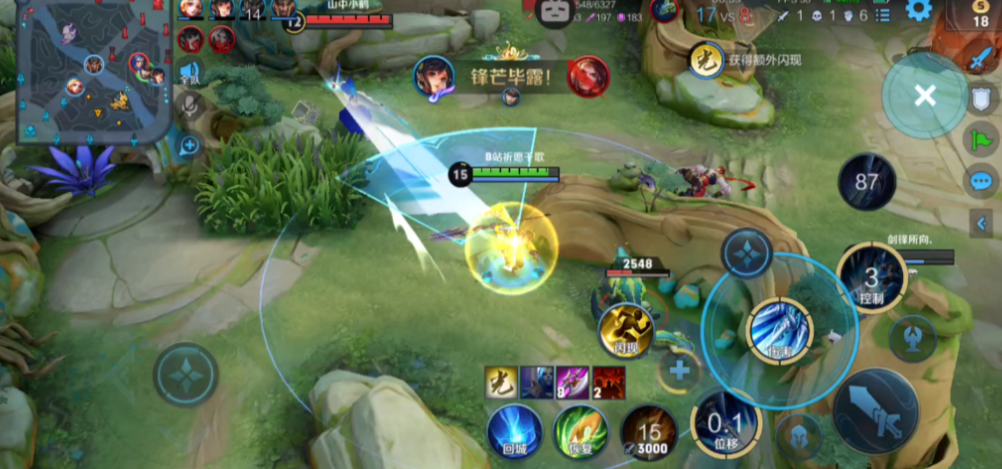Use the 闪现 flash summoner spell
Viewport: 1002px width, 469px height.
626,331
